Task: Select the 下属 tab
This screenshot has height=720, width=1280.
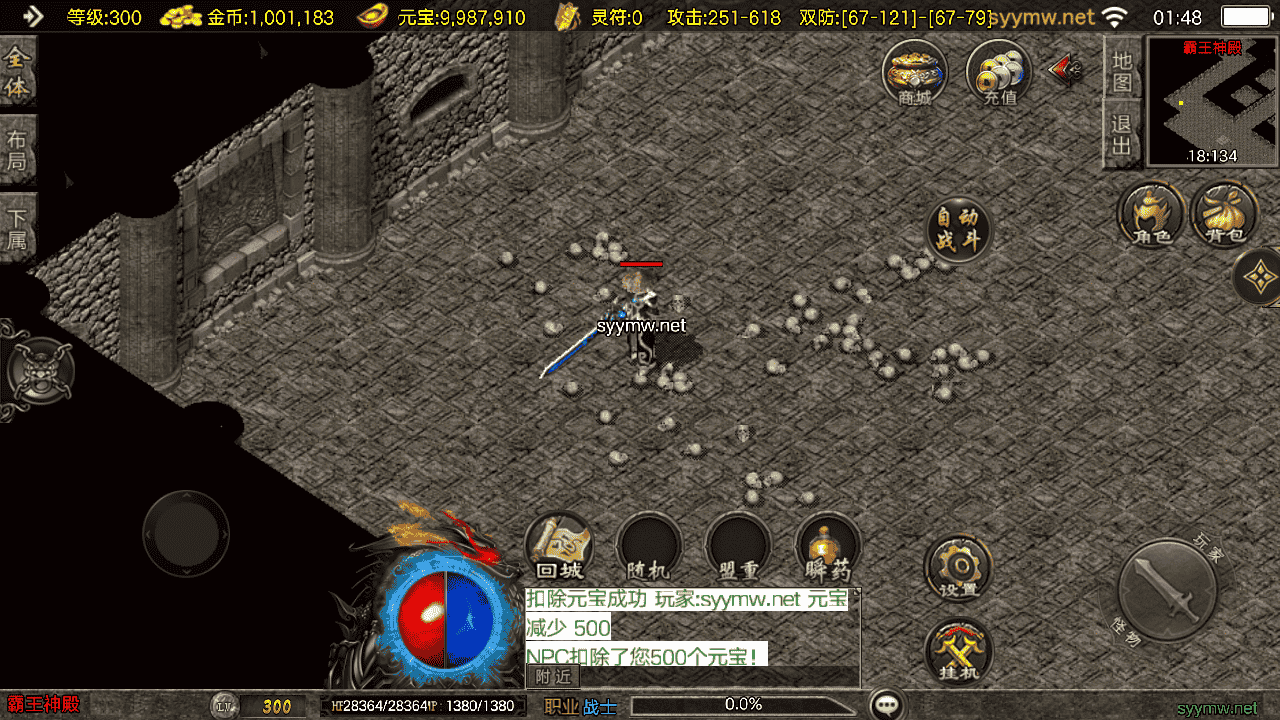Action: 17,228
